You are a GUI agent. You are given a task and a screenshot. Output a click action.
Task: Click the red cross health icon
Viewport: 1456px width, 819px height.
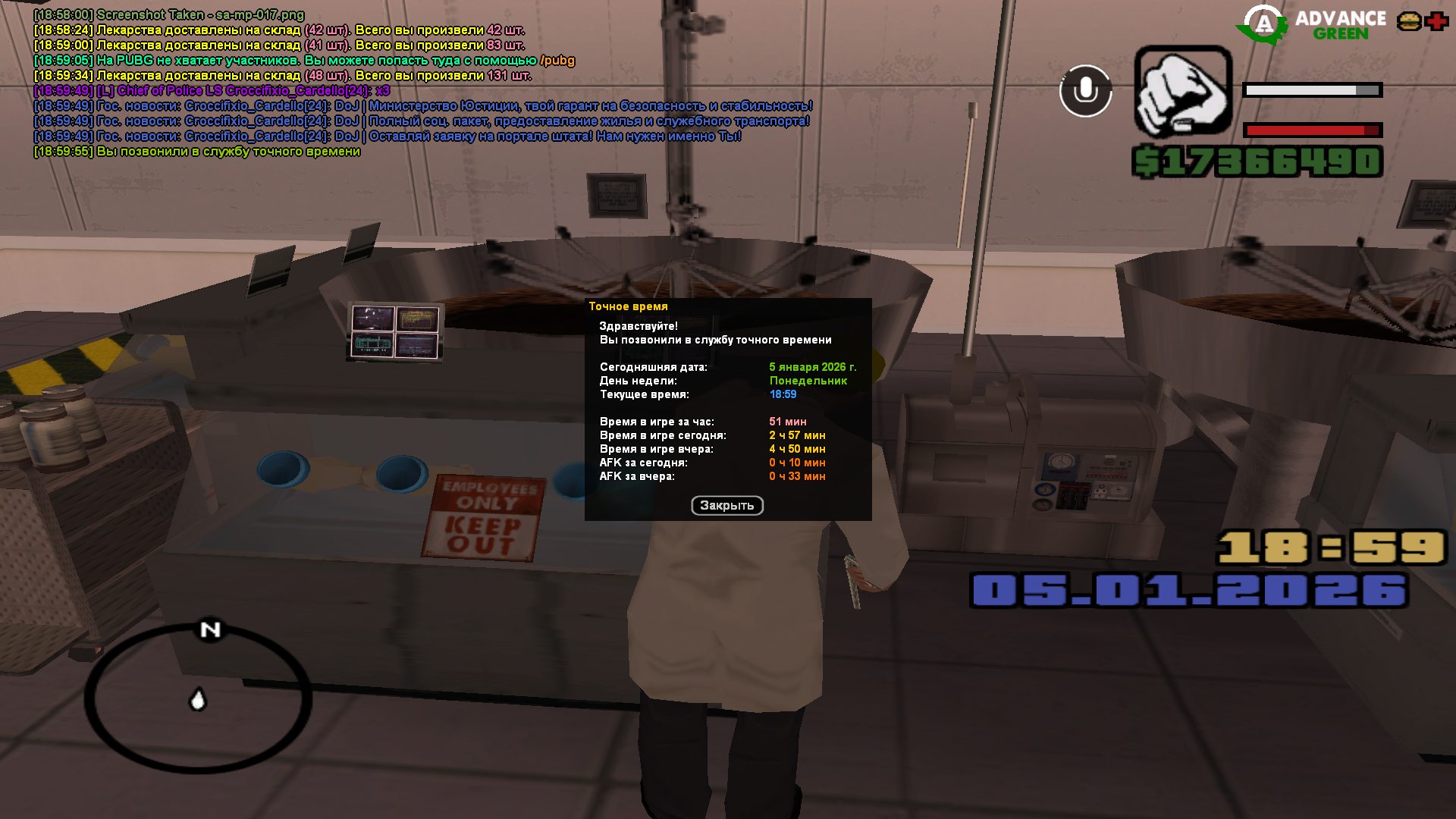1436,21
